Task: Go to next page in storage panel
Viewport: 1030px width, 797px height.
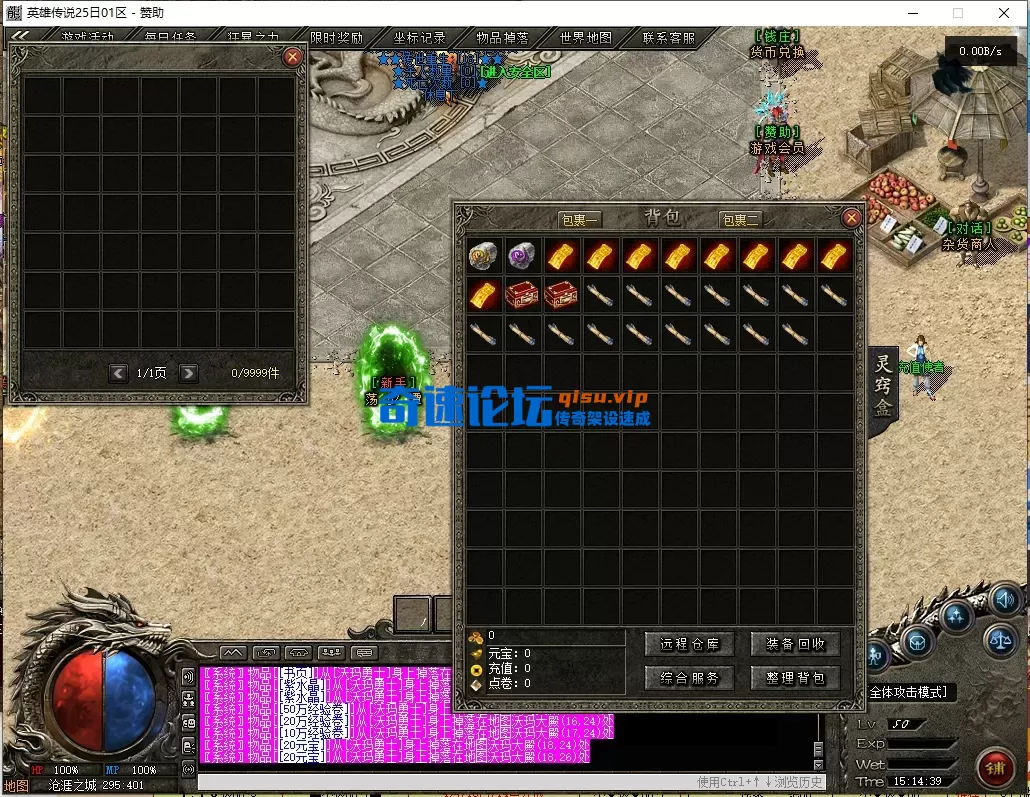Action: [x=188, y=373]
